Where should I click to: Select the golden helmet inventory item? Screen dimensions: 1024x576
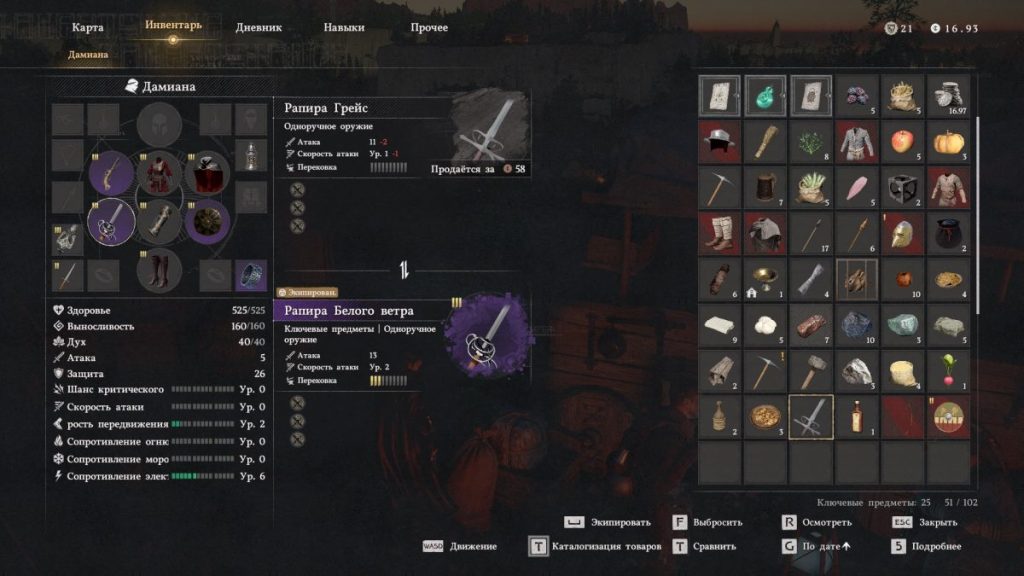(x=903, y=234)
